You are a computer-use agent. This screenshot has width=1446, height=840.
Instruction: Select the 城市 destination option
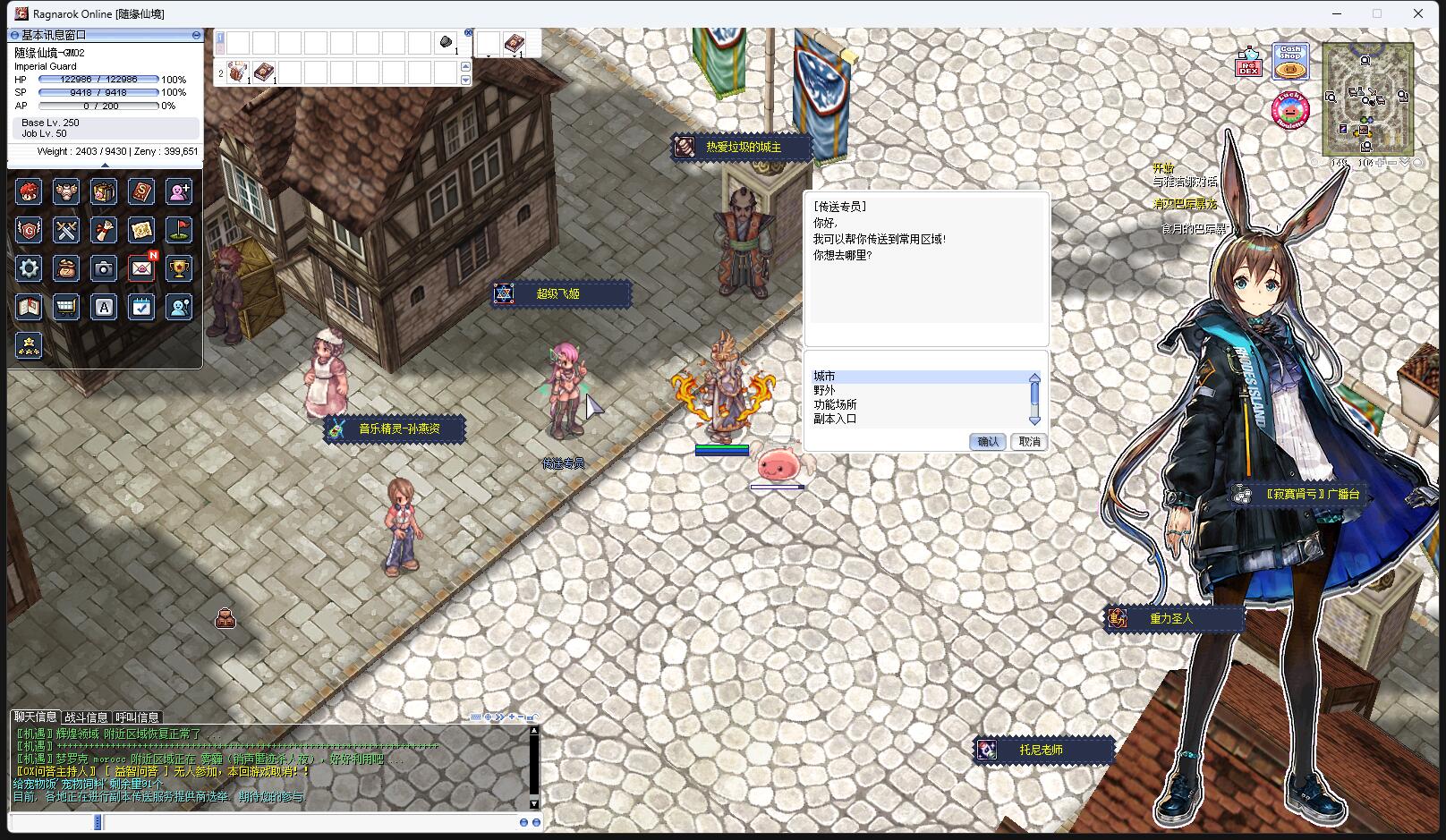pos(825,377)
